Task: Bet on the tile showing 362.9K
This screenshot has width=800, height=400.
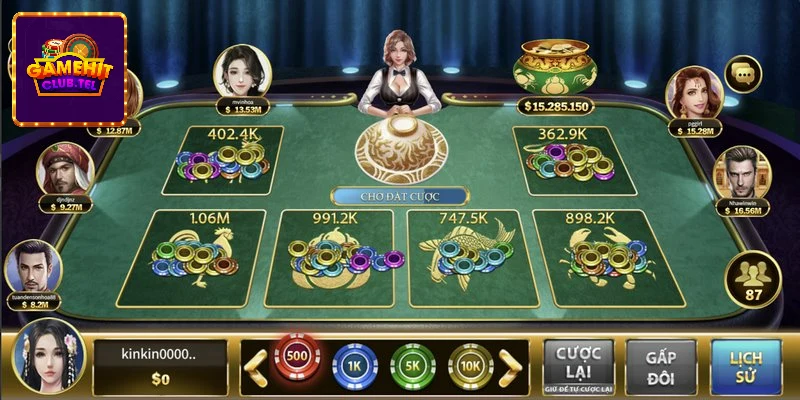Action: coord(565,160)
